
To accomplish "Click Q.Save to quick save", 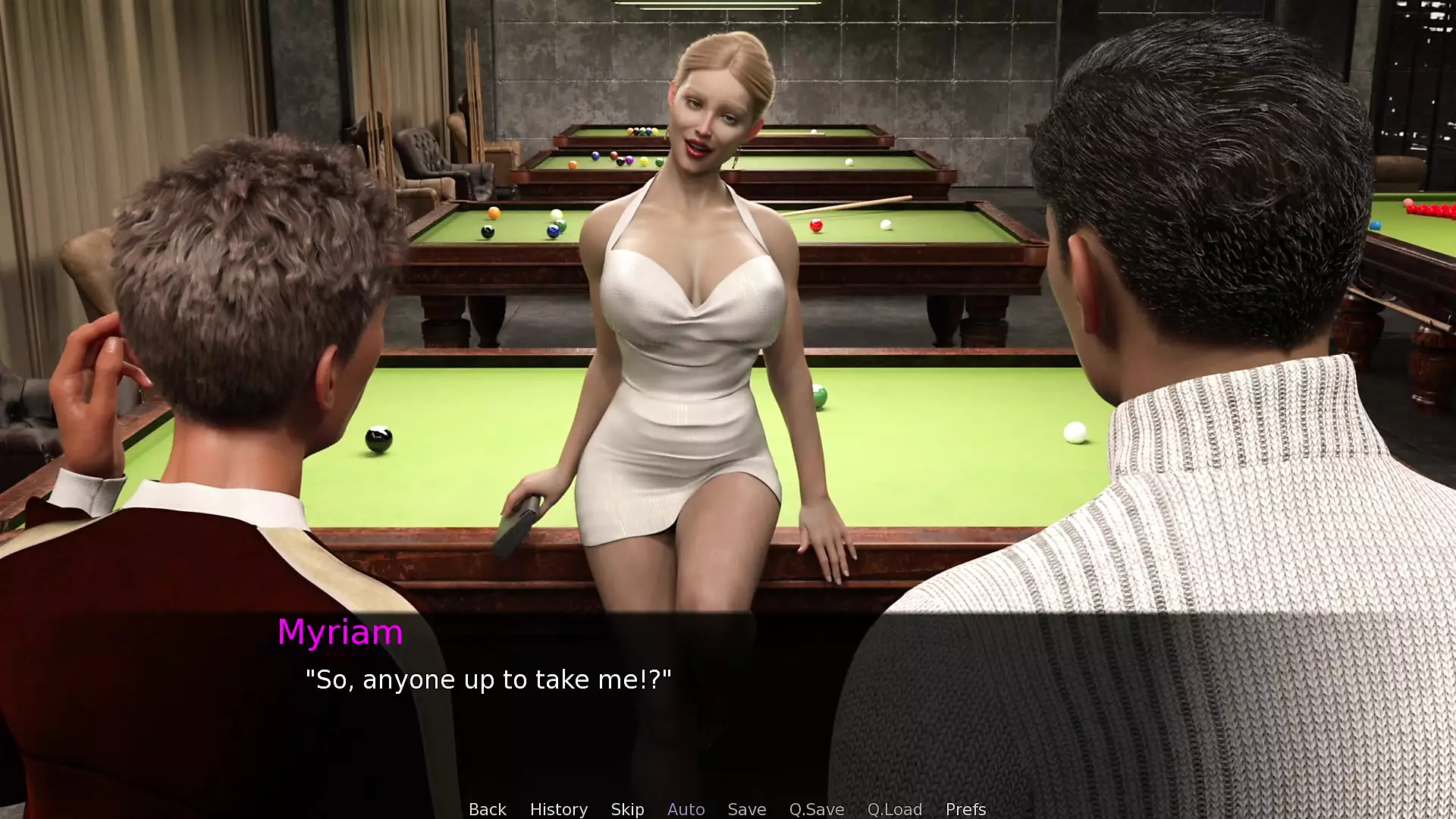I will (x=816, y=809).
